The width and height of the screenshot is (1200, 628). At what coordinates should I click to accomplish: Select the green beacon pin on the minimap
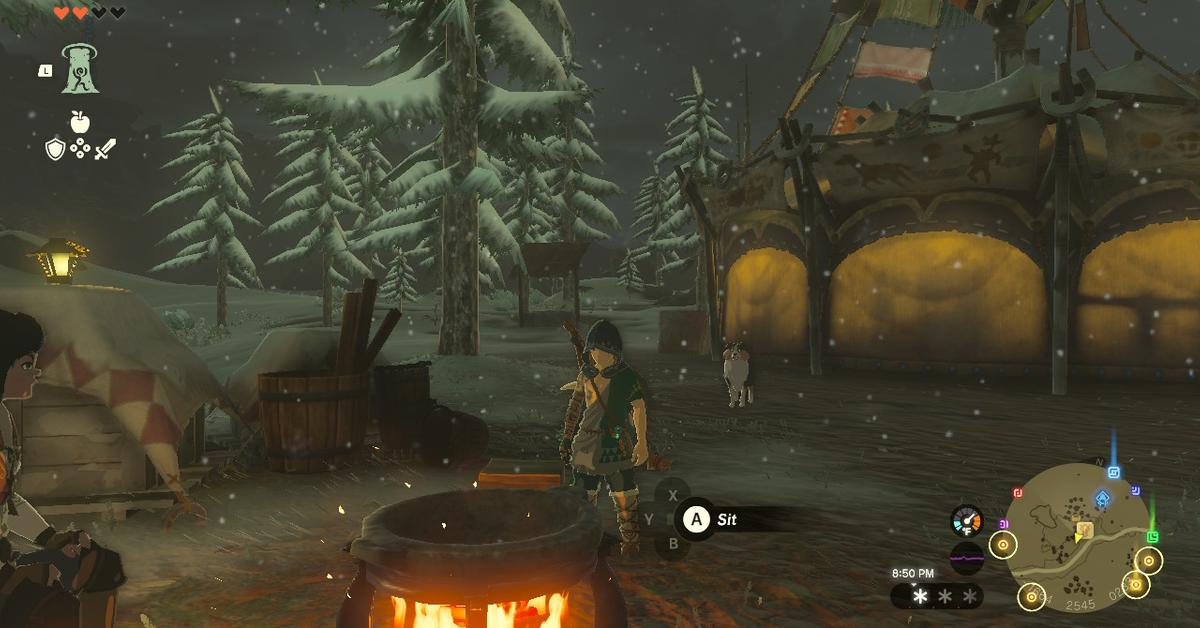click(1152, 537)
